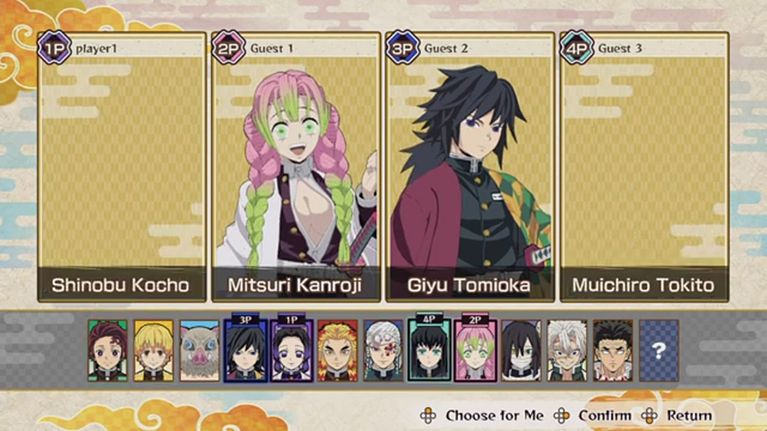This screenshot has width=767, height=431.
Task: Confirm the character selection
Action: [593, 415]
